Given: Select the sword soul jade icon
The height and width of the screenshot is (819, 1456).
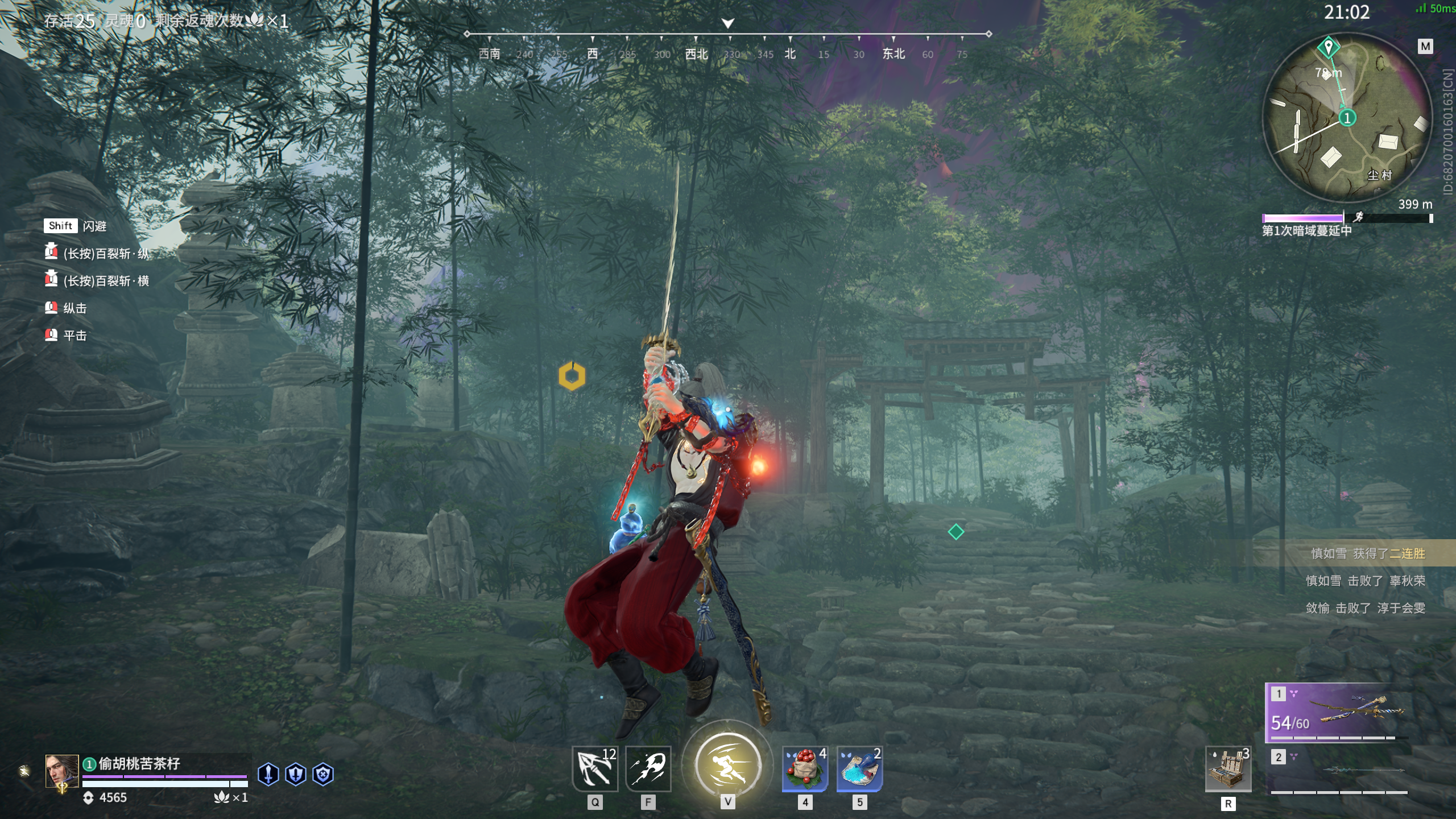Looking at the screenshot, I should click(268, 774).
